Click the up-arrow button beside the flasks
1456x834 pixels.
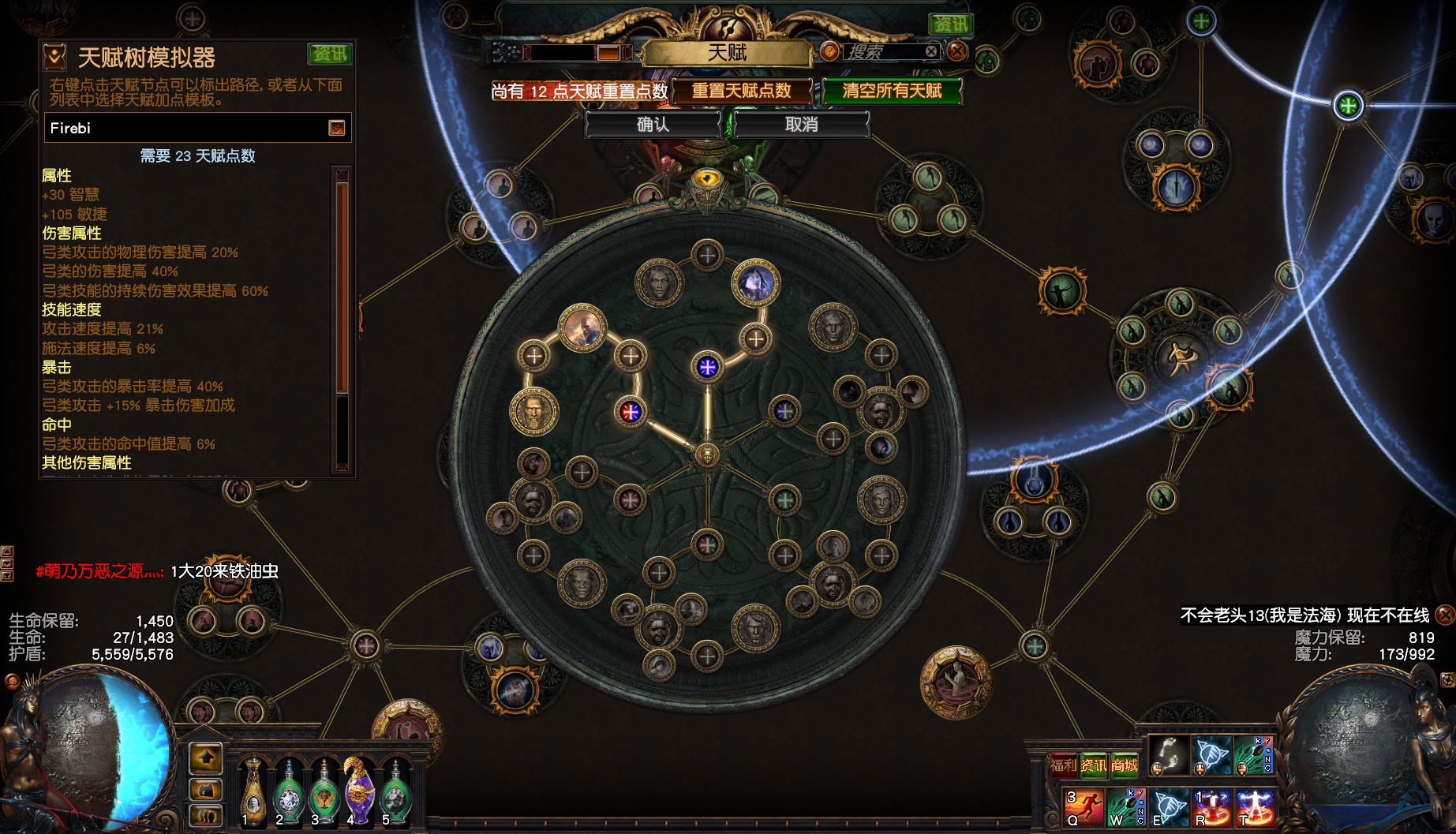[207, 758]
